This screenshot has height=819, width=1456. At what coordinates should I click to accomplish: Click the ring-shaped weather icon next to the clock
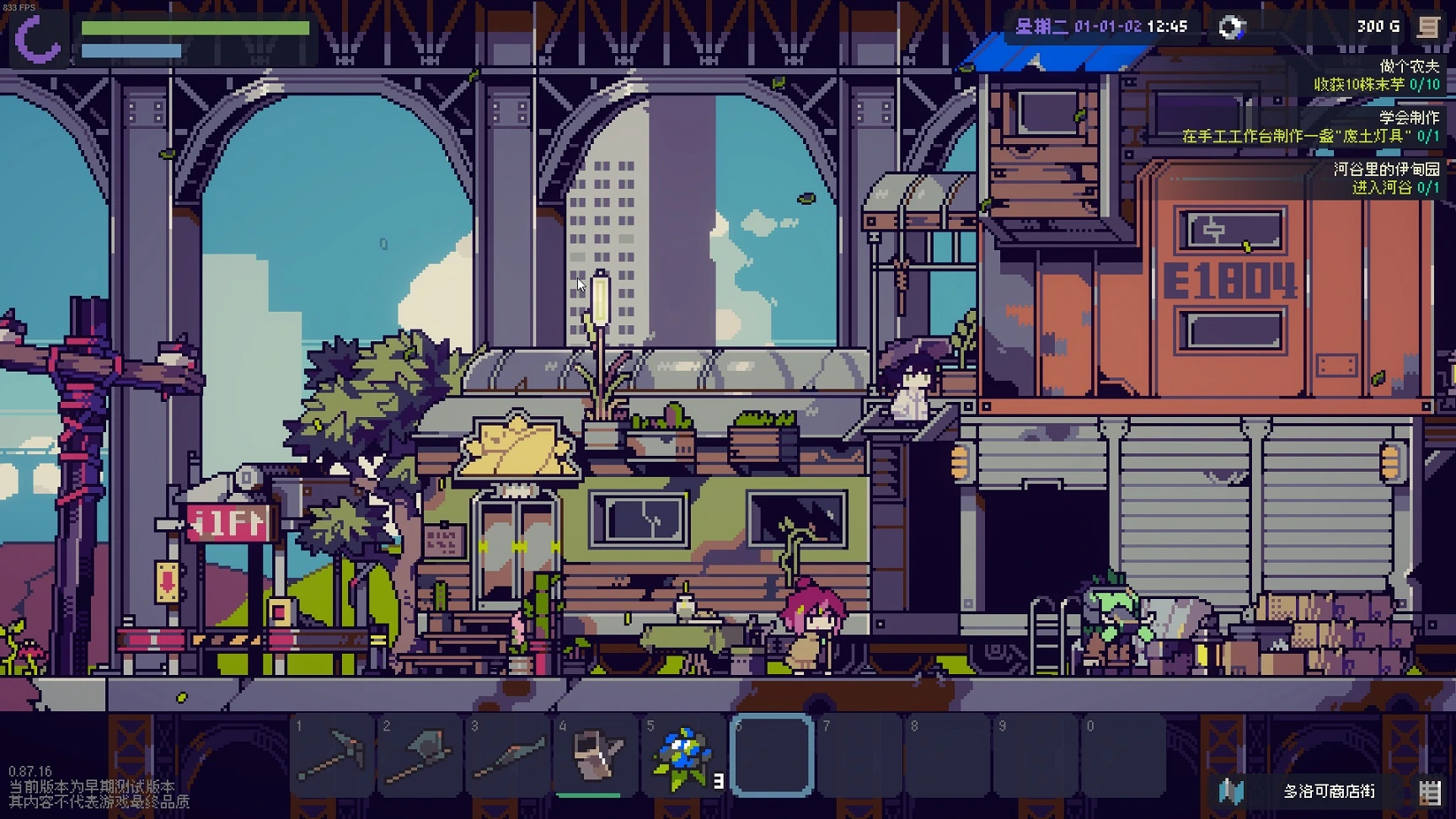1230,27
